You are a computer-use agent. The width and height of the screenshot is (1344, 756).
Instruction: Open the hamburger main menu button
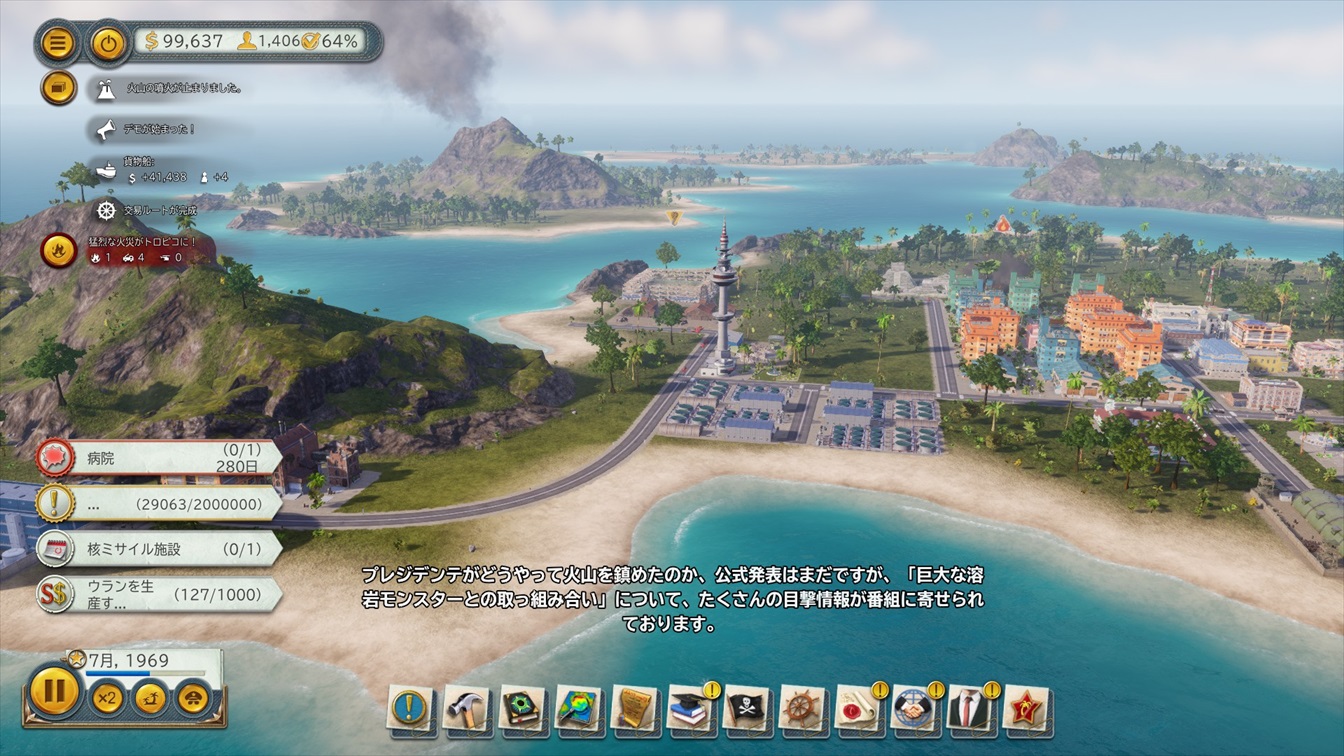59,43
